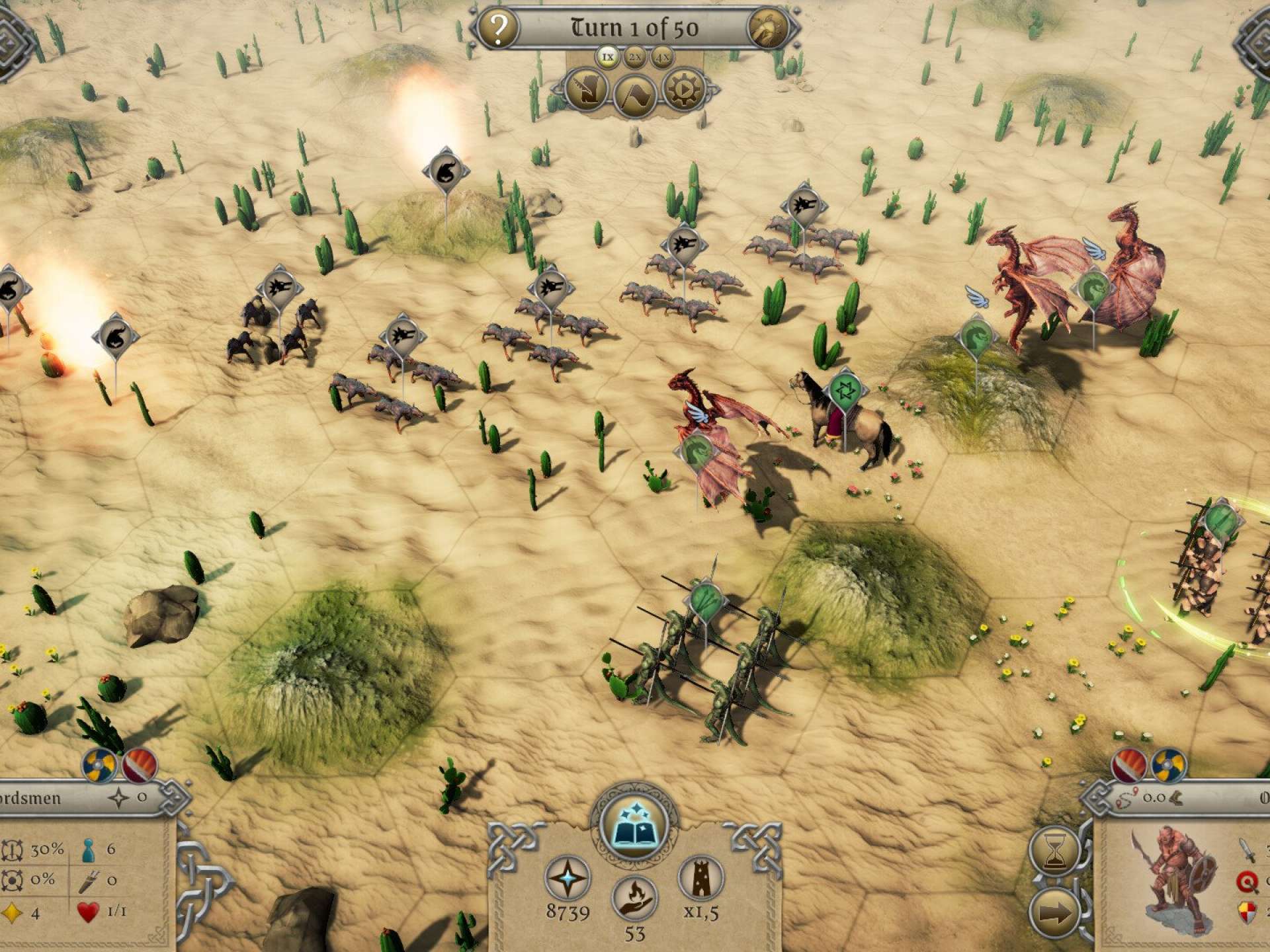Select the flame in hand icon
The image size is (1270, 952).
[x=634, y=899]
